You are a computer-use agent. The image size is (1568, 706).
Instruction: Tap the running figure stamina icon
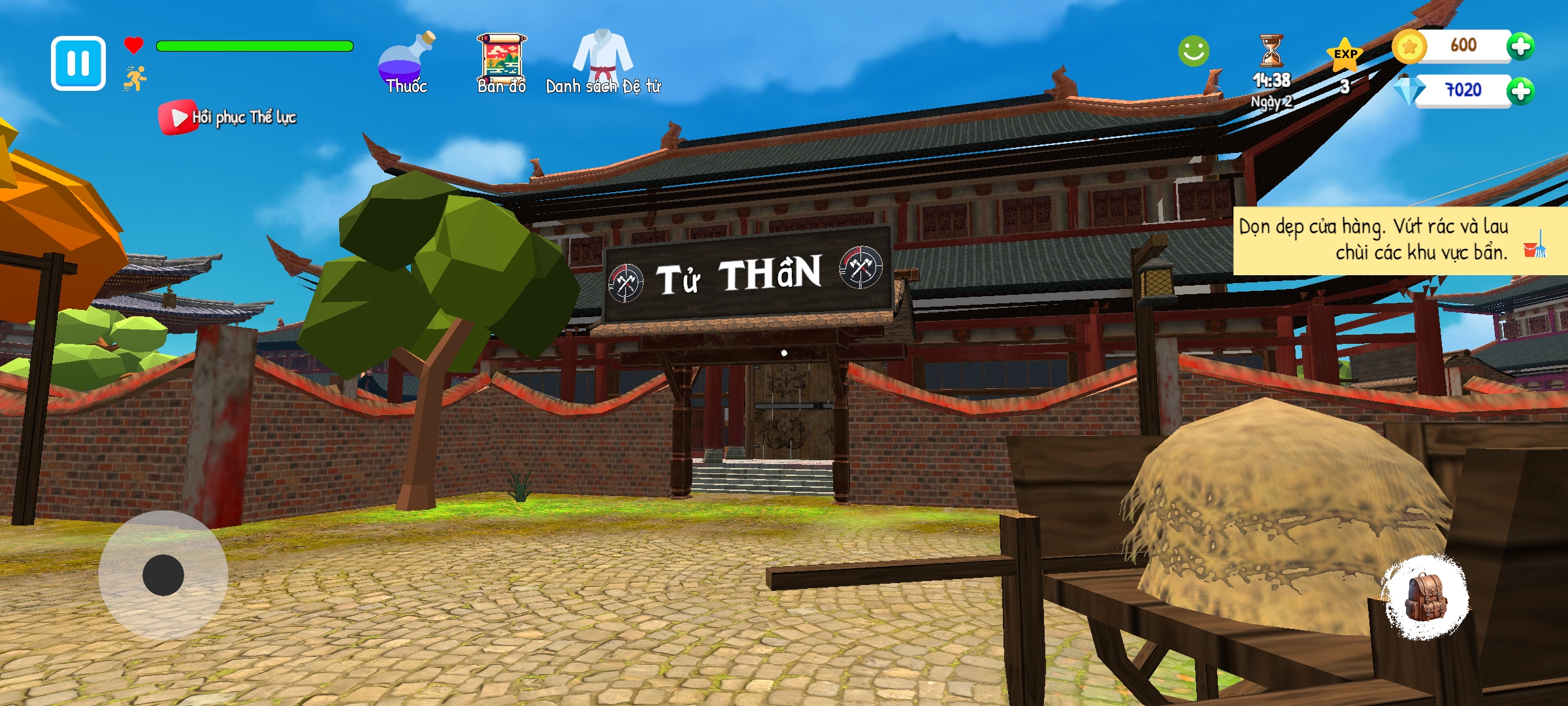(x=135, y=79)
